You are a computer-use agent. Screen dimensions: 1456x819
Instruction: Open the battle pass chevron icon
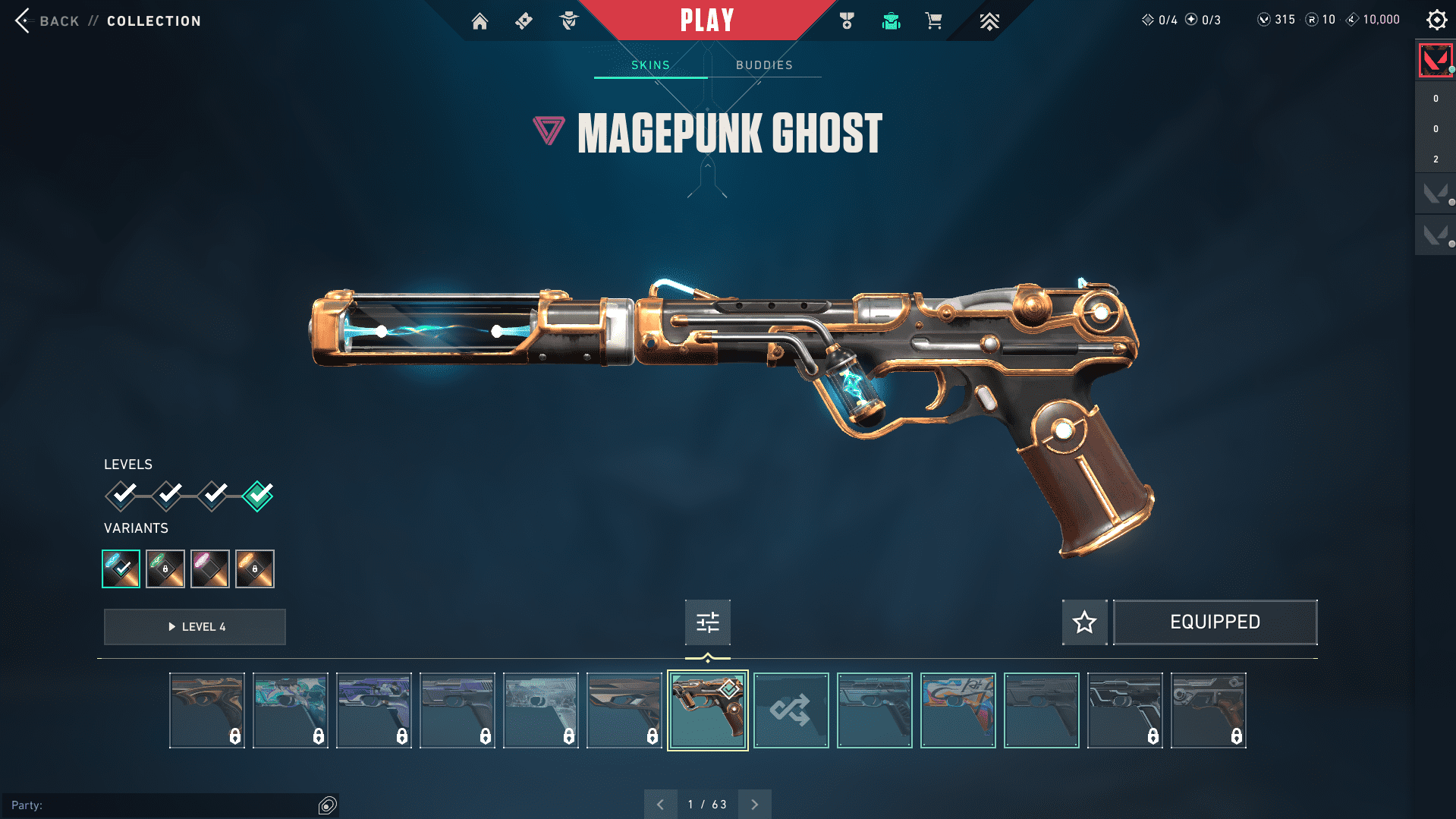coord(989,21)
